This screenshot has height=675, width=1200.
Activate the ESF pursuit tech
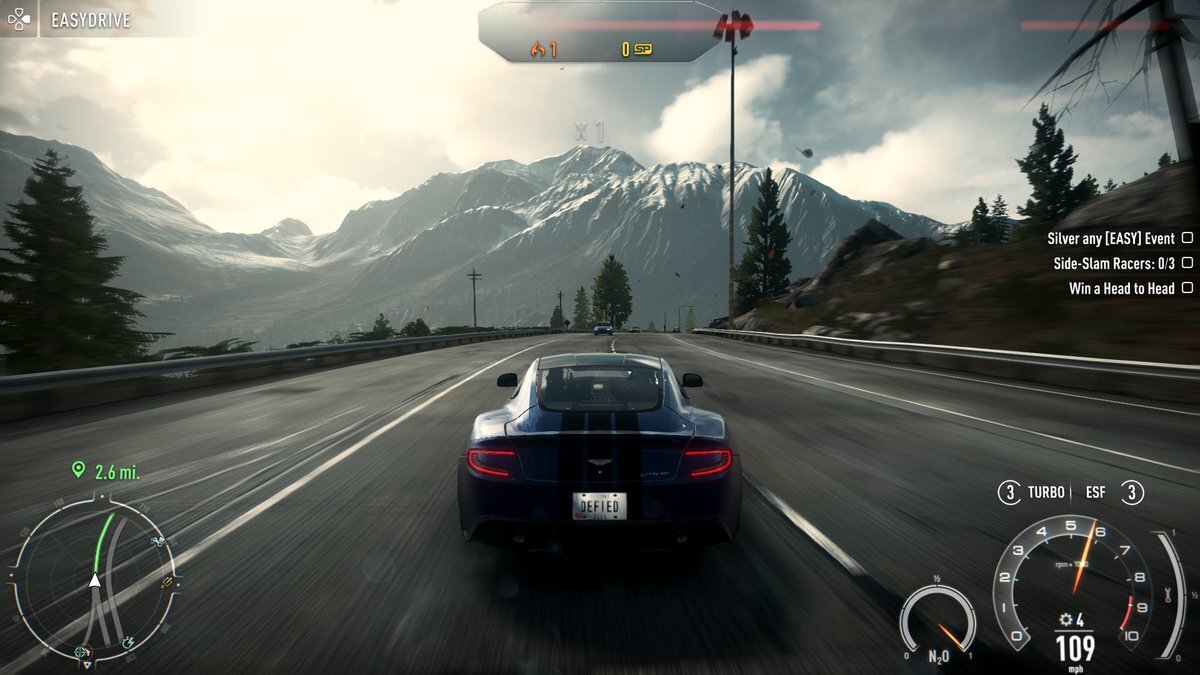click(1131, 493)
